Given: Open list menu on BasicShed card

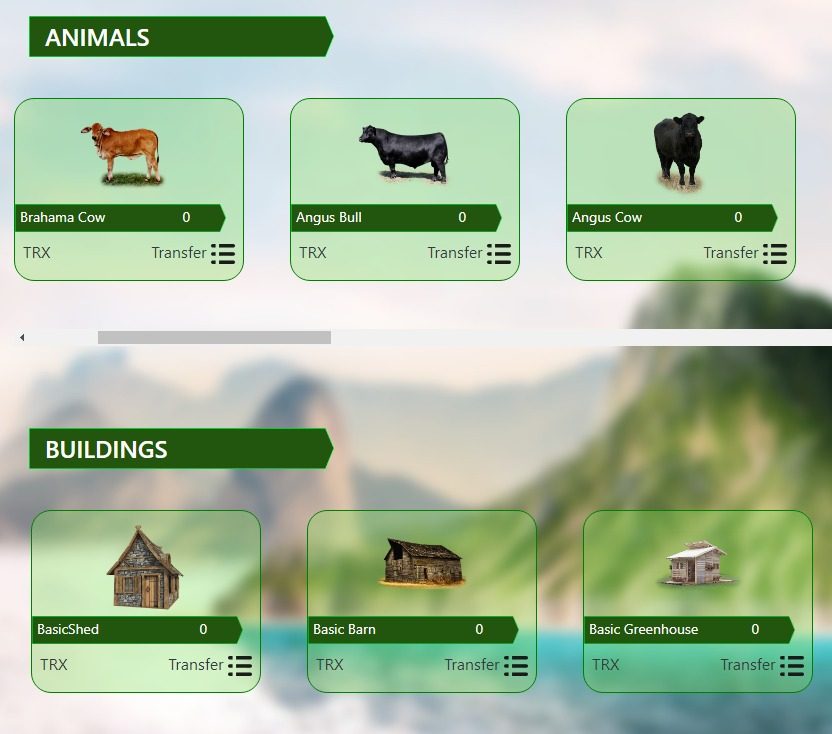Looking at the screenshot, I should (x=240, y=666).
